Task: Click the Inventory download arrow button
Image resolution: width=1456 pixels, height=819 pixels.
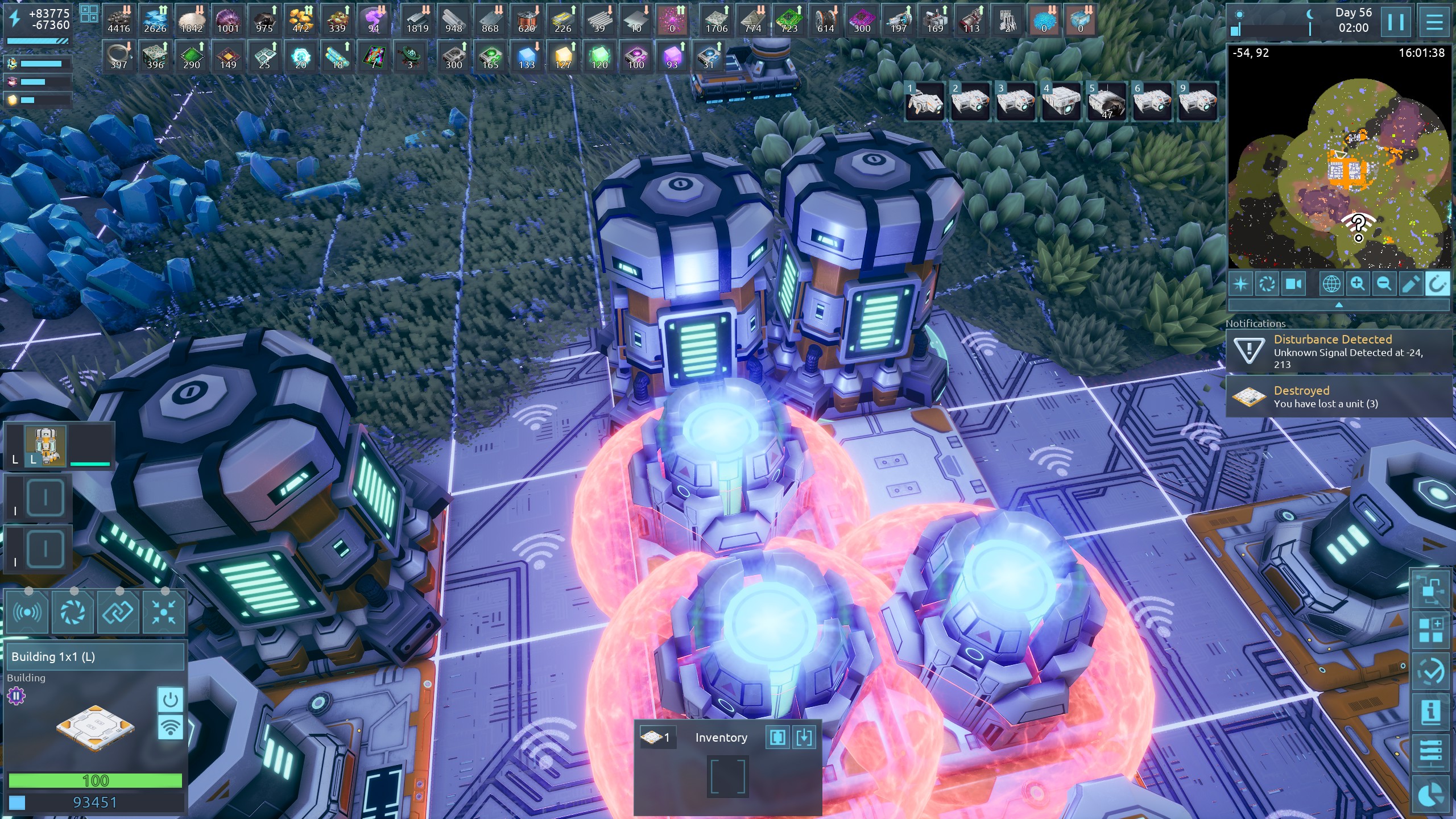Action: pyautogui.click(x=804, y=738)
